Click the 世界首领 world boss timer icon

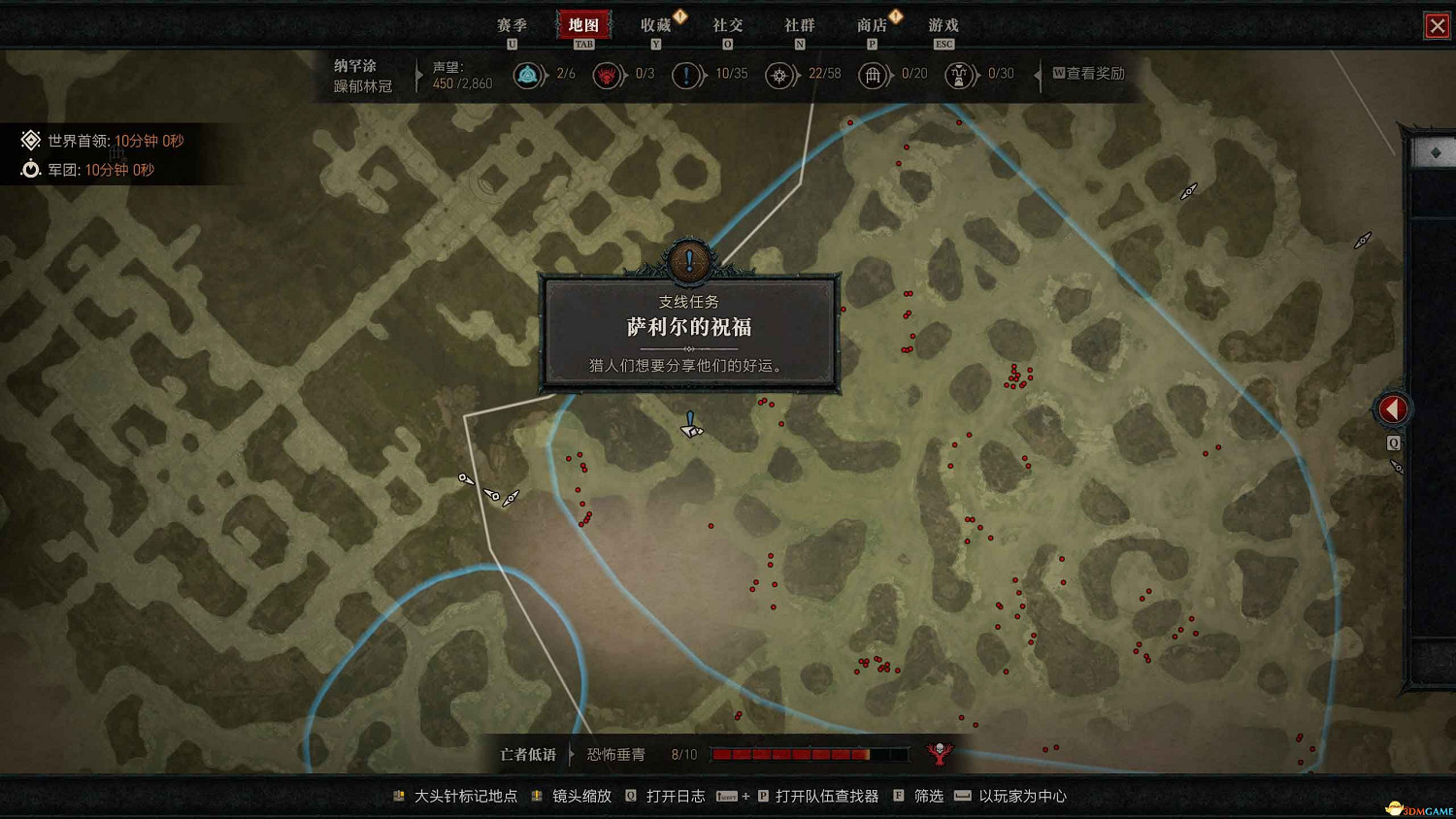pyautogui.click(x=29, y=140)
